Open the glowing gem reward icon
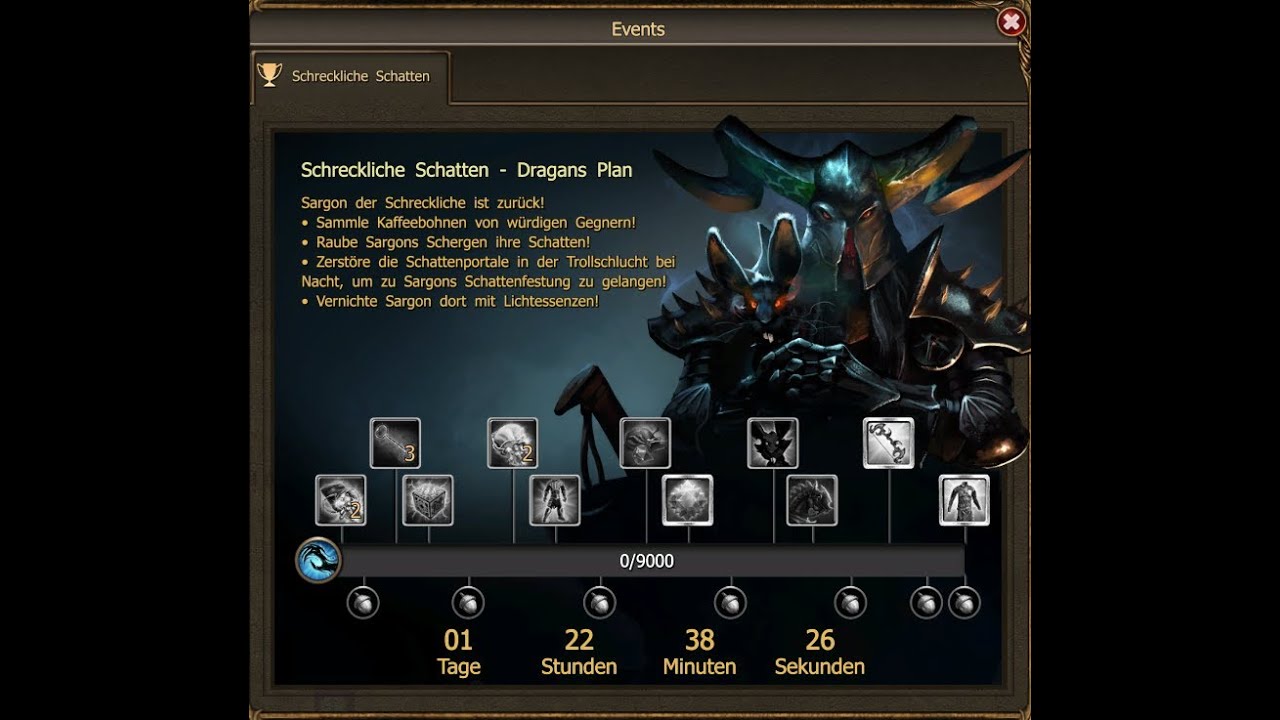Screen dimensions: 1280x720 (x=690, y=502)
